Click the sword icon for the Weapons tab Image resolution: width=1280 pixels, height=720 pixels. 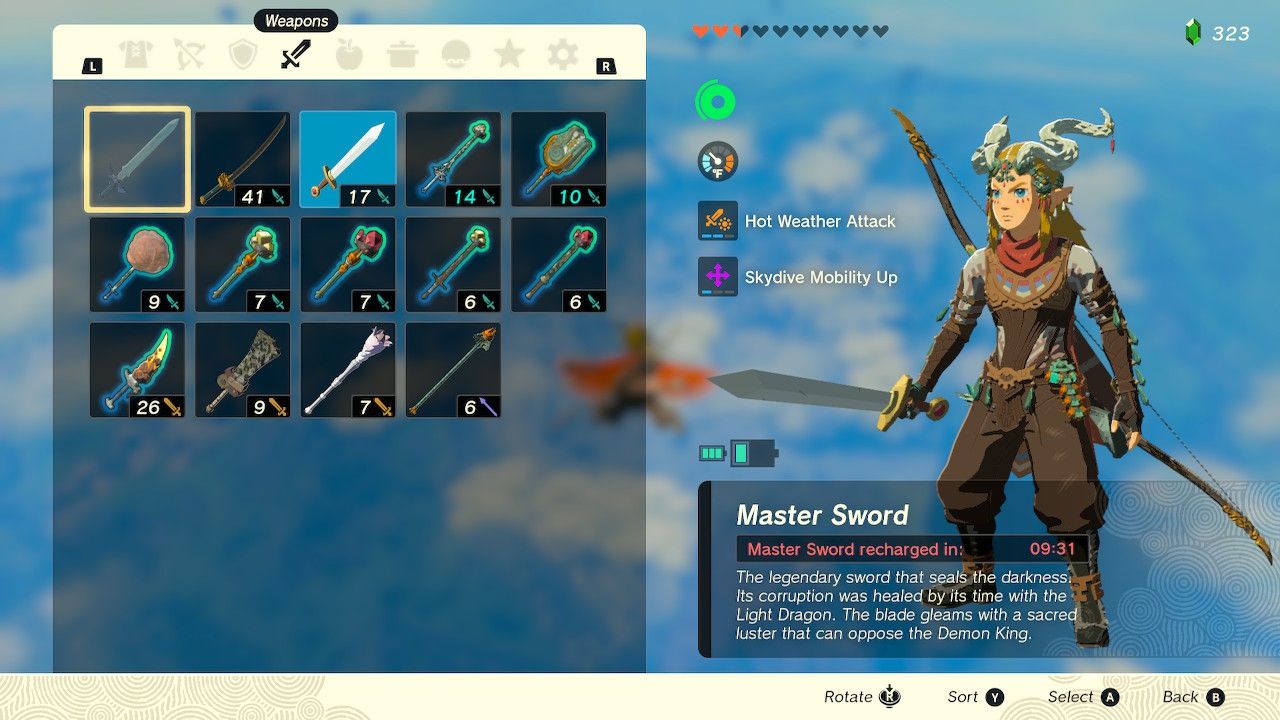pos(296,55)
